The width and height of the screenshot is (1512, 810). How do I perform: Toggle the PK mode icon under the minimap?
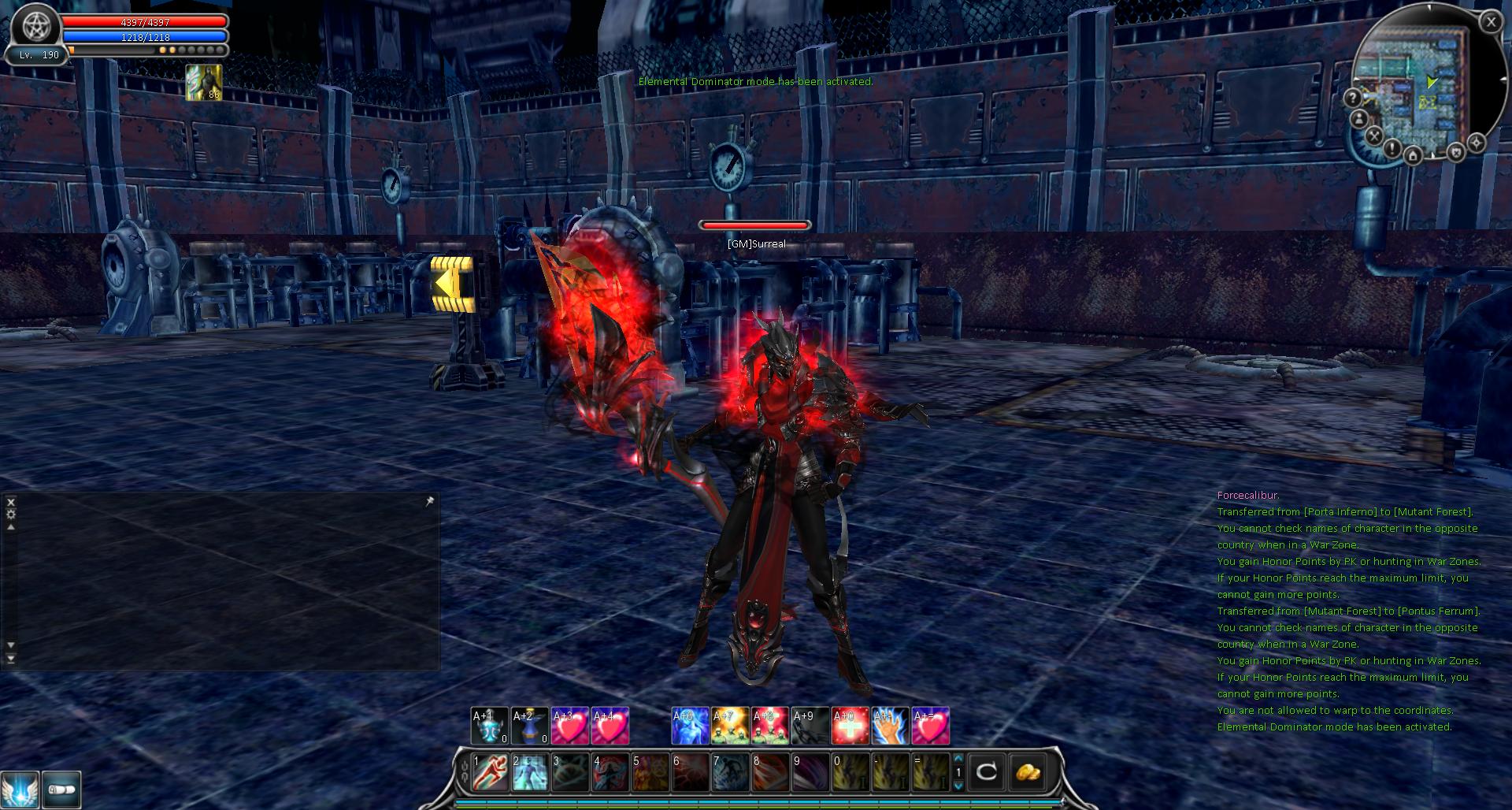[x=1374, y=135]
